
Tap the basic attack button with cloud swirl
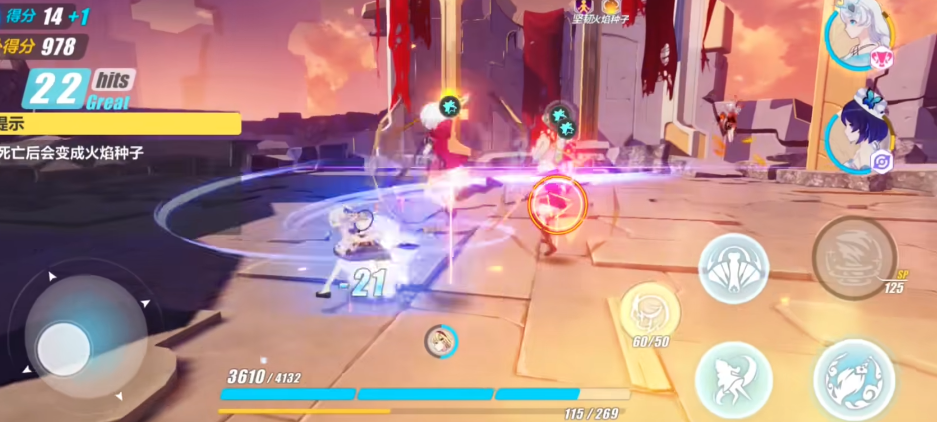[853, 379]
